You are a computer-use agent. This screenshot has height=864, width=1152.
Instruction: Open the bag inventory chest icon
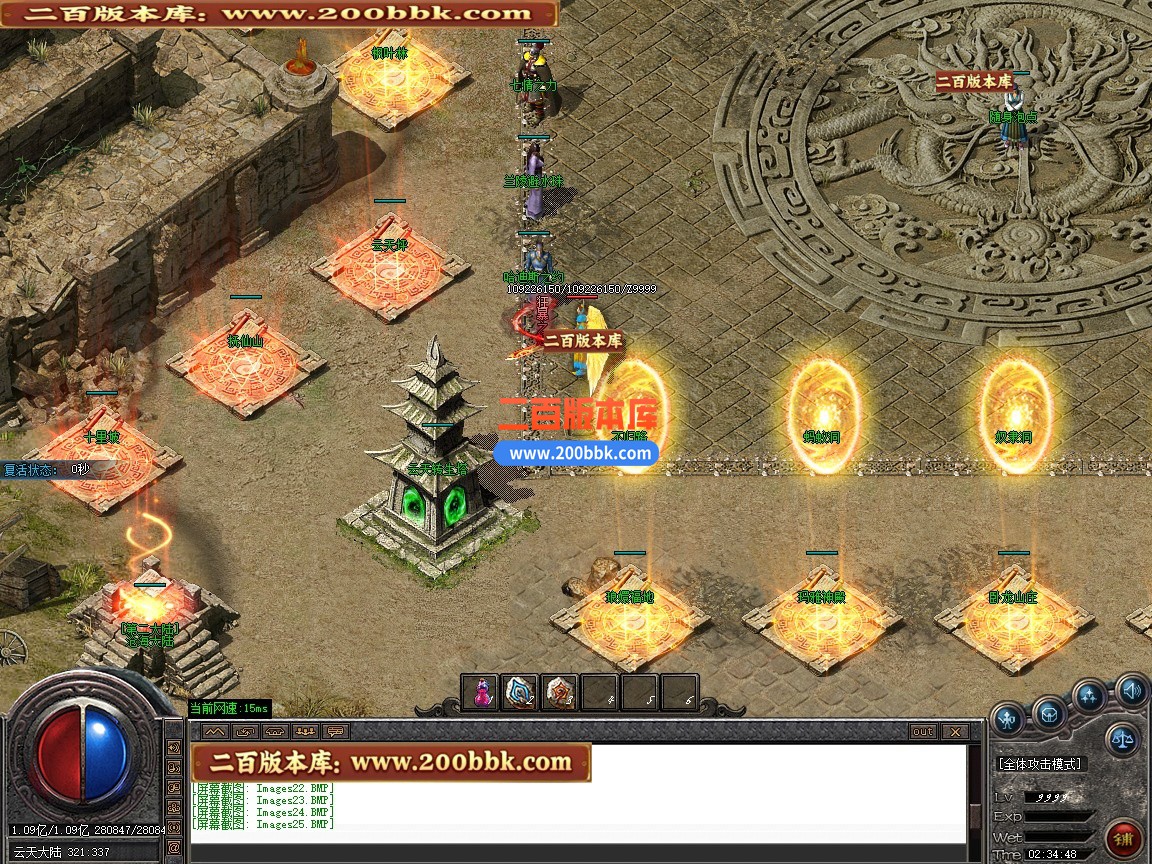coord(1050,714)
